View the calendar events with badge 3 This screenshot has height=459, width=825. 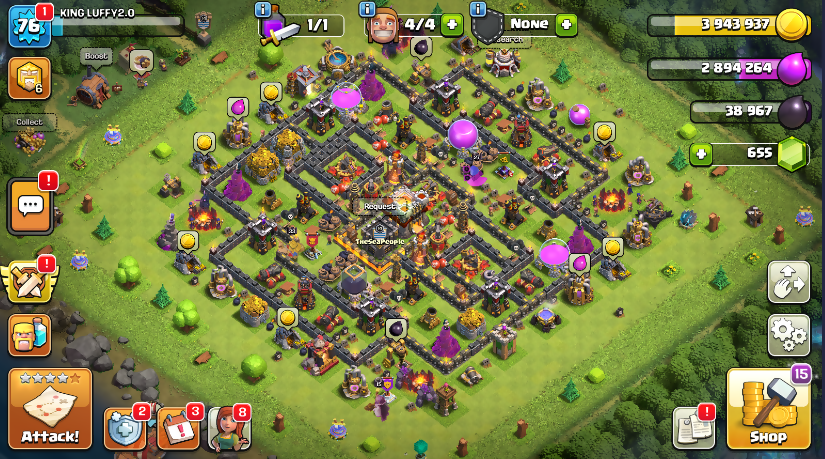[177, 428]
